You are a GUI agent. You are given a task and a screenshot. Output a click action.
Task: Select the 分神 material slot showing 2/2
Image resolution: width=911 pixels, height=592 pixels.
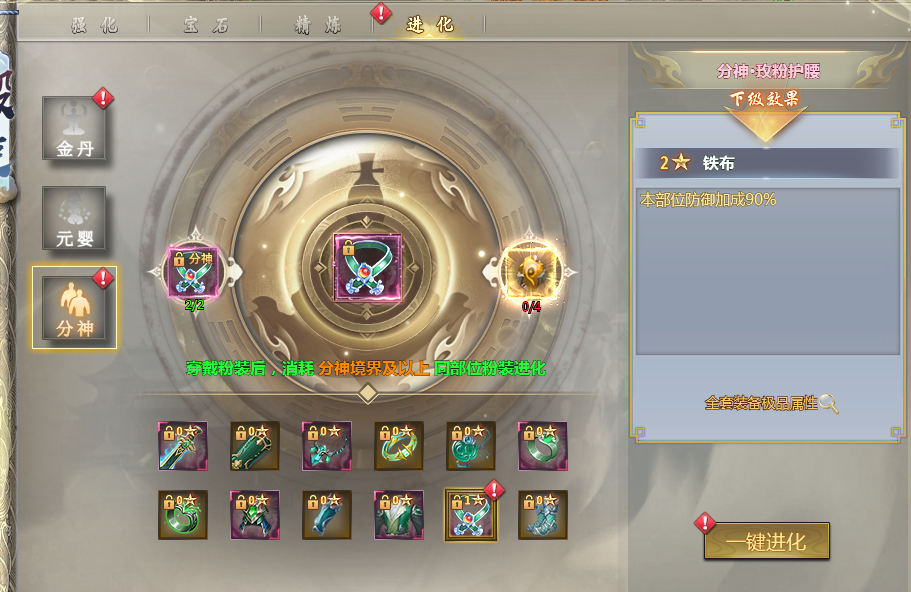click(194, 271)
